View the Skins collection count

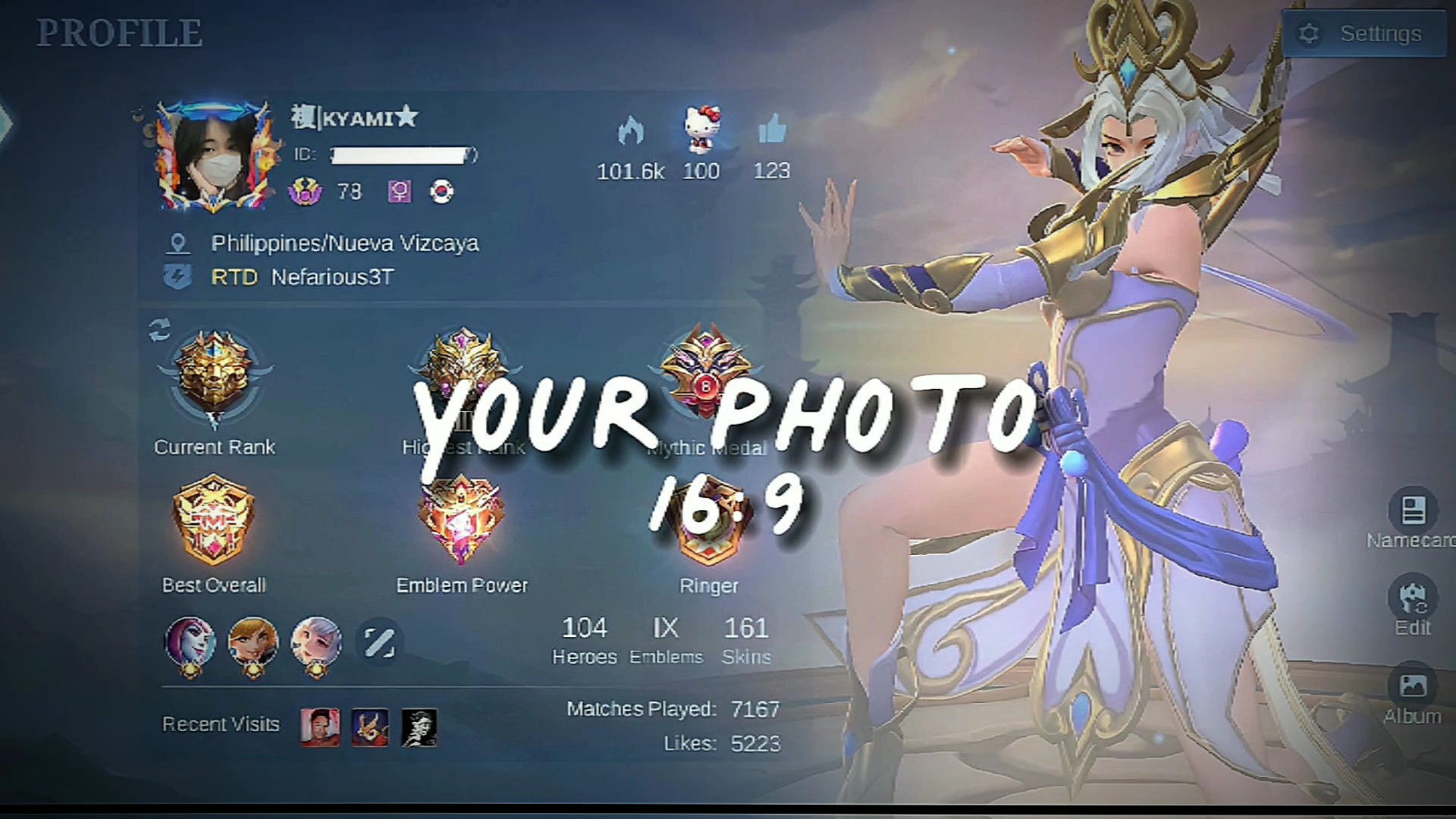[746, 639]
